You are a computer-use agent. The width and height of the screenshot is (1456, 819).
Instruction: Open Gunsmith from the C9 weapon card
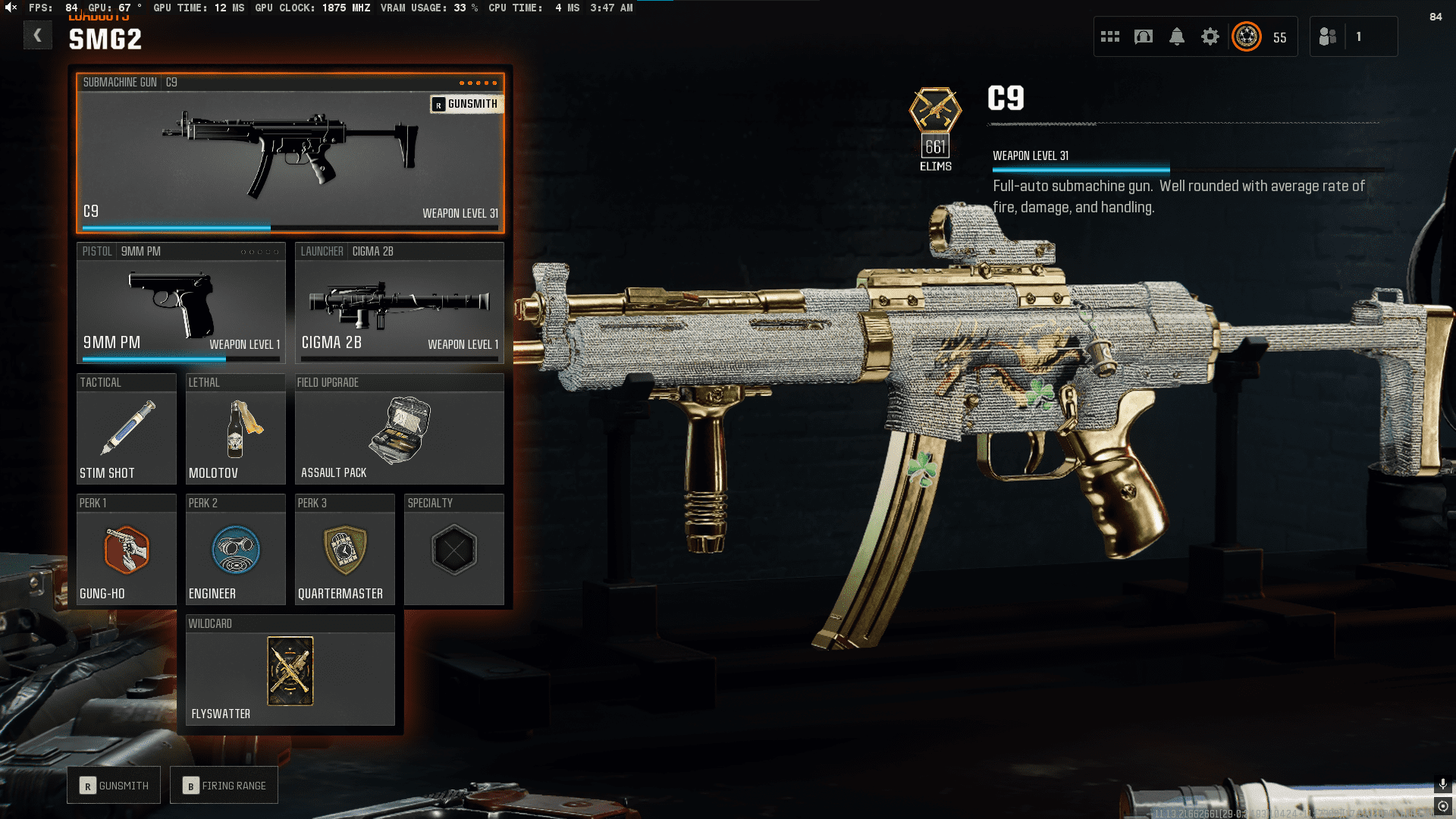tap(466, 104)
